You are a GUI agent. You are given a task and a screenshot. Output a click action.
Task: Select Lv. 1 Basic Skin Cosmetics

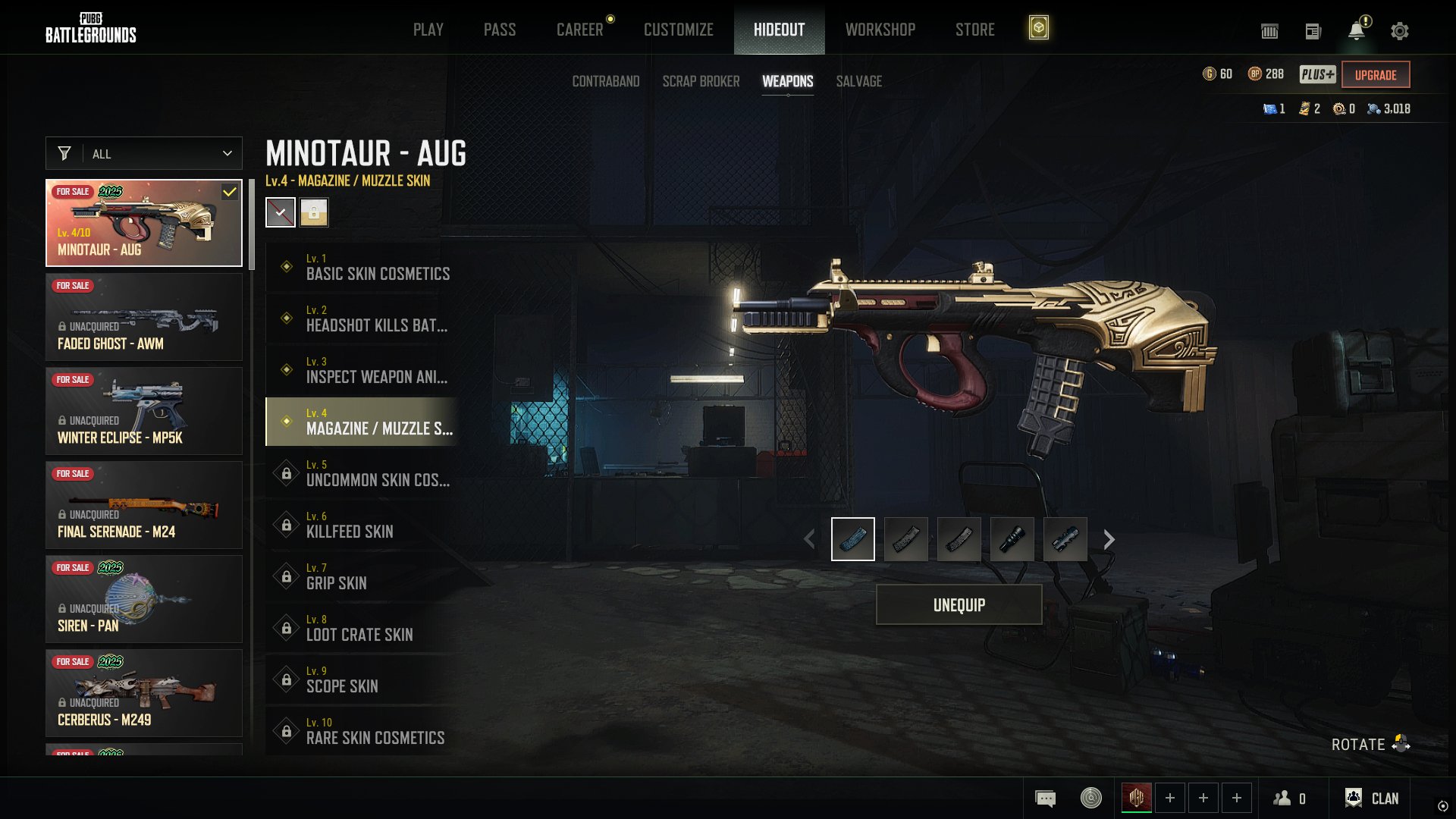coord(362,267)
